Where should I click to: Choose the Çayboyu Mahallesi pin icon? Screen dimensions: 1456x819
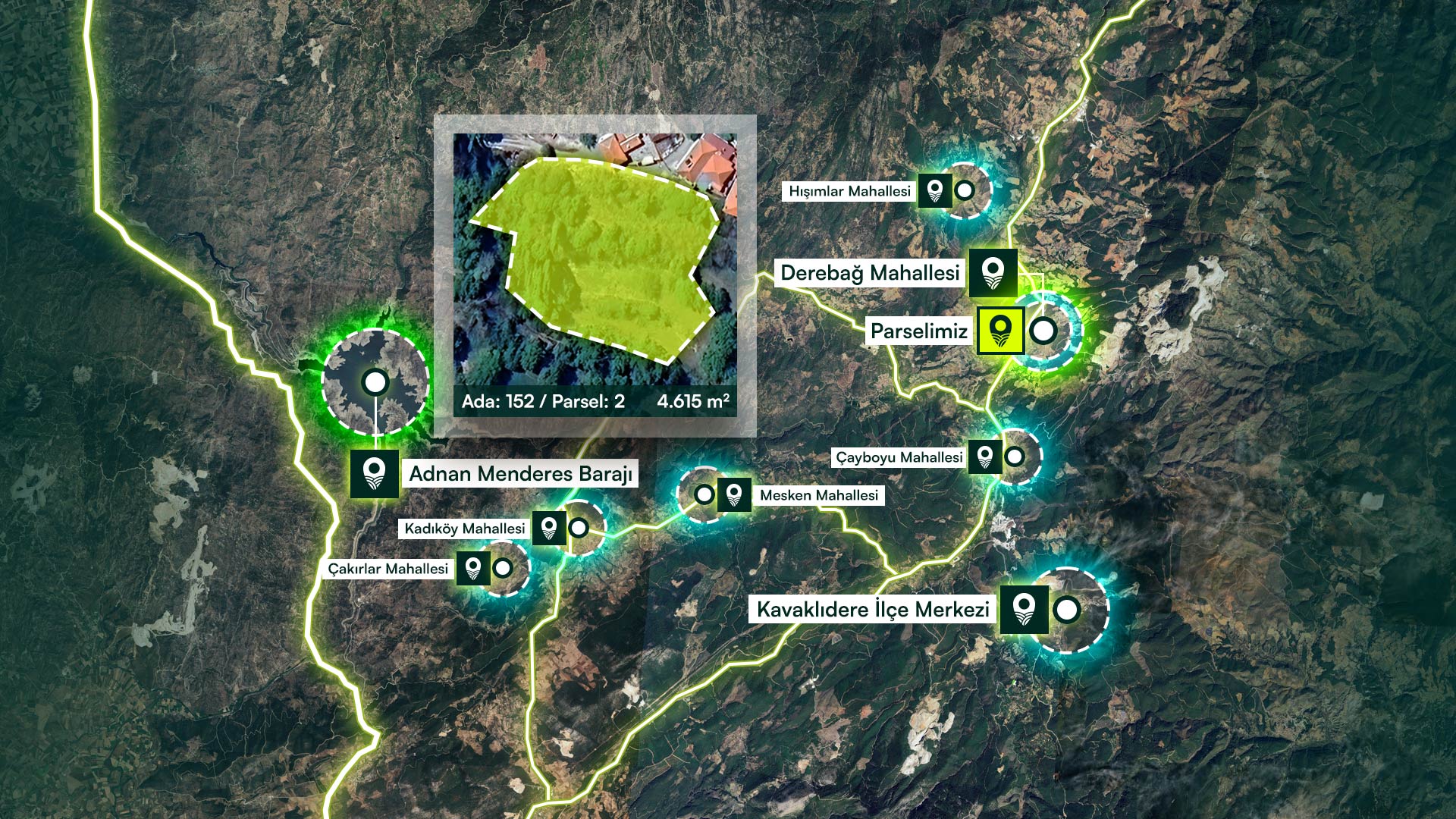[x=985, y=457]
